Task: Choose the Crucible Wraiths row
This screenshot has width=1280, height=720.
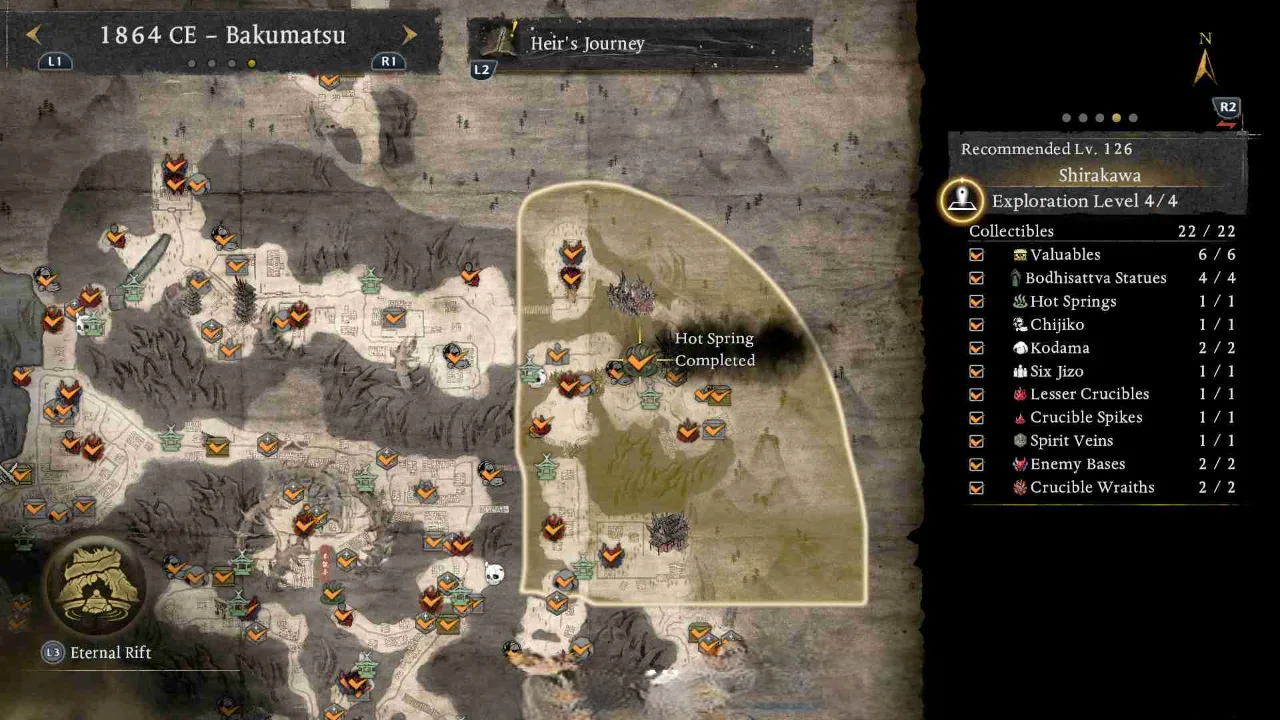Action: [x=1100, y=487]
